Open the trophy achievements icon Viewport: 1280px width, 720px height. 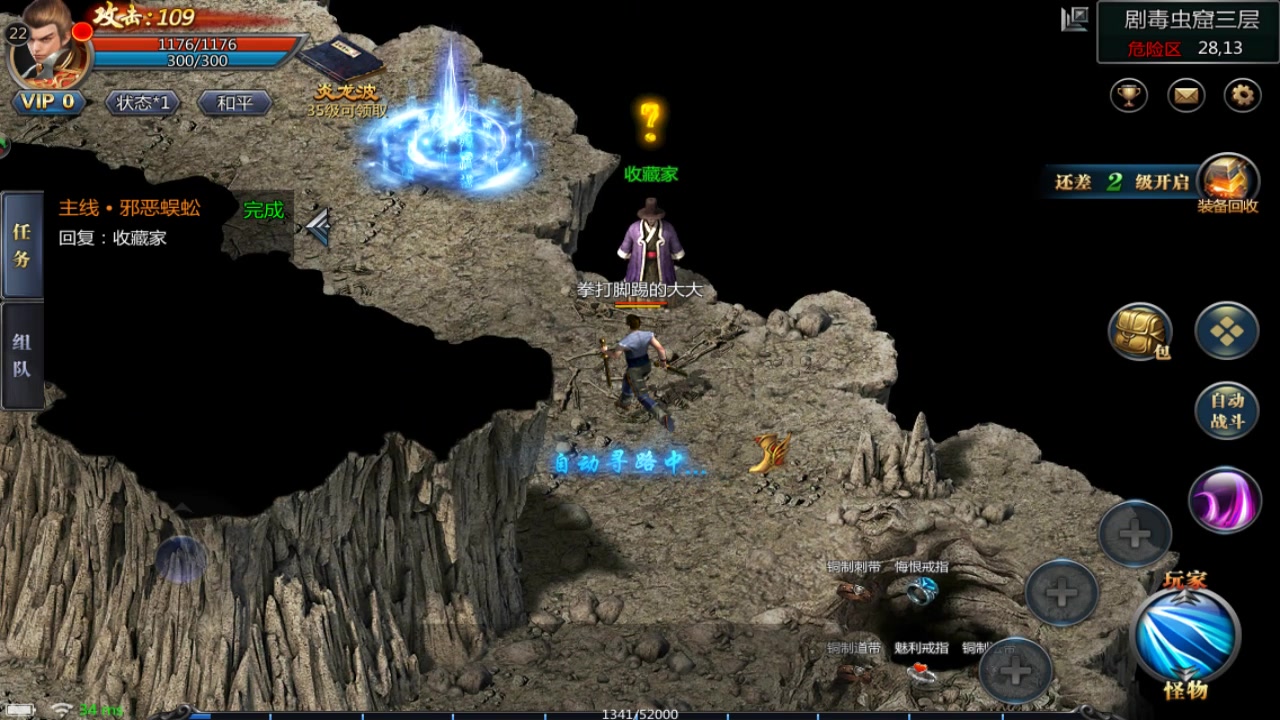(1129, 96)
